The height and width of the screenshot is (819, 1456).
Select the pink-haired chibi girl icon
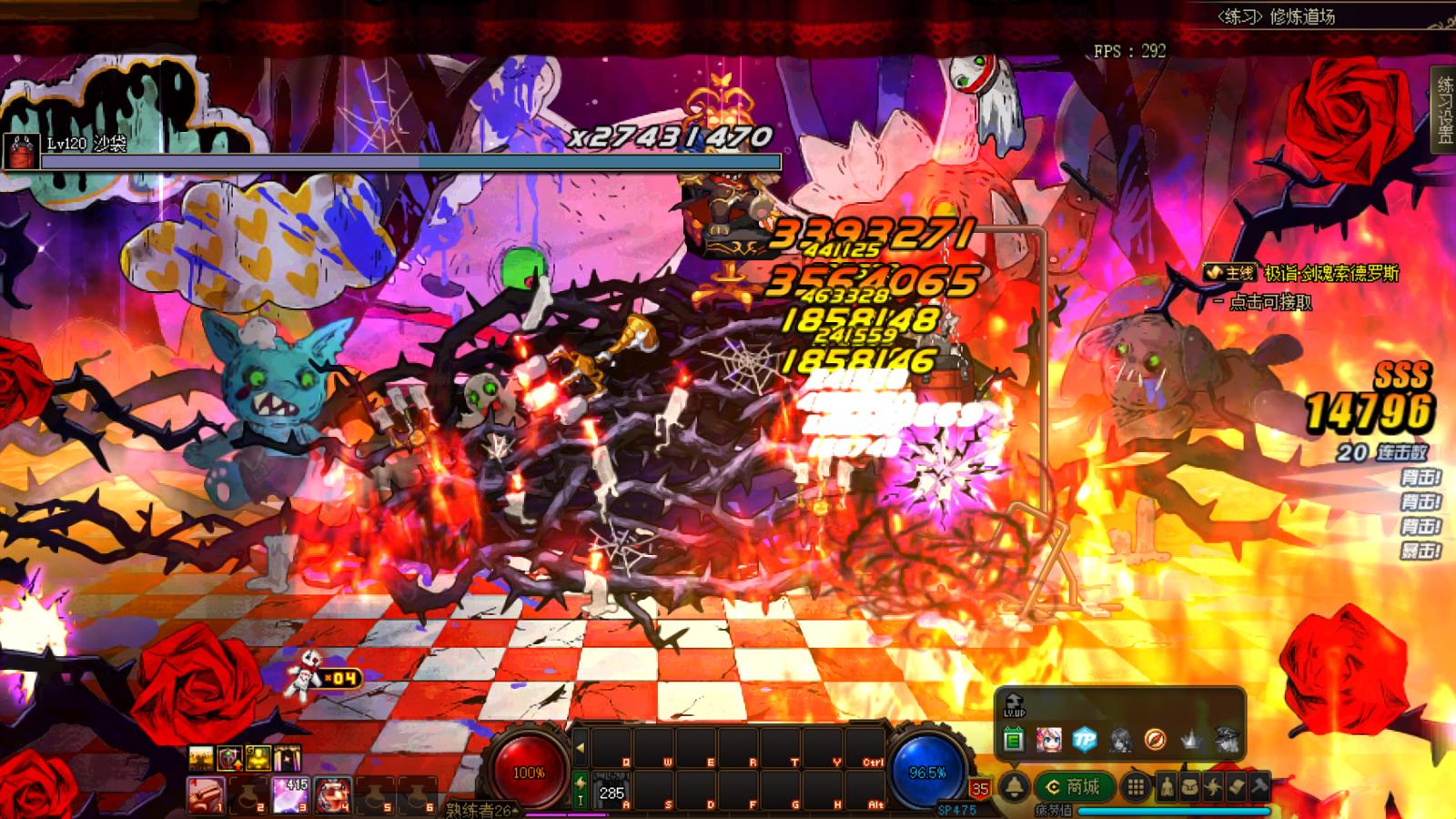click(x=1048, y=740)
